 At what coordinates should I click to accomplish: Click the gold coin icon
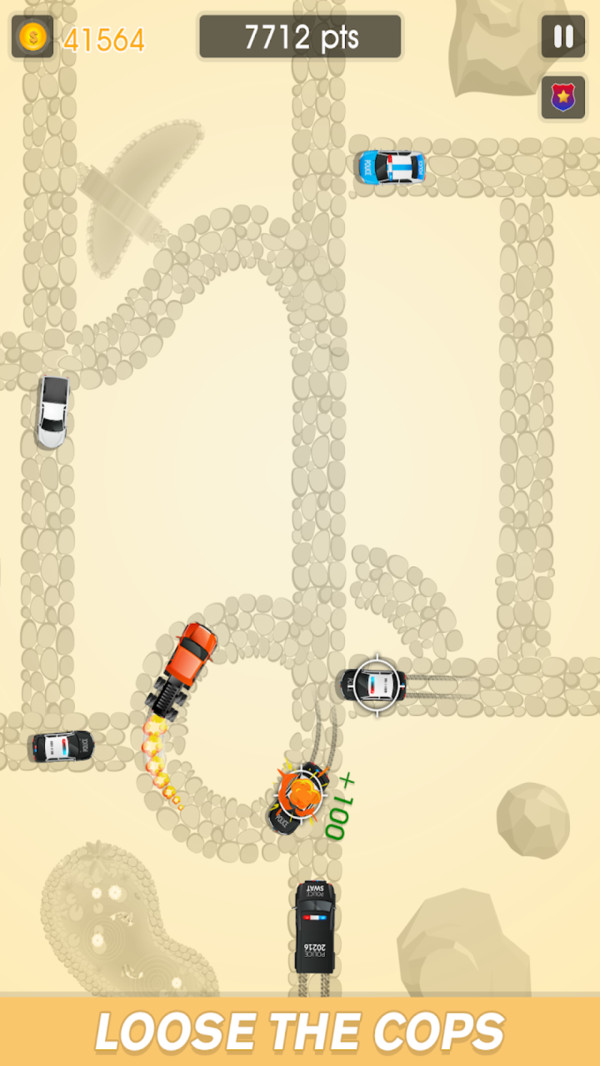pyautogui.click(x=32, y=38)
